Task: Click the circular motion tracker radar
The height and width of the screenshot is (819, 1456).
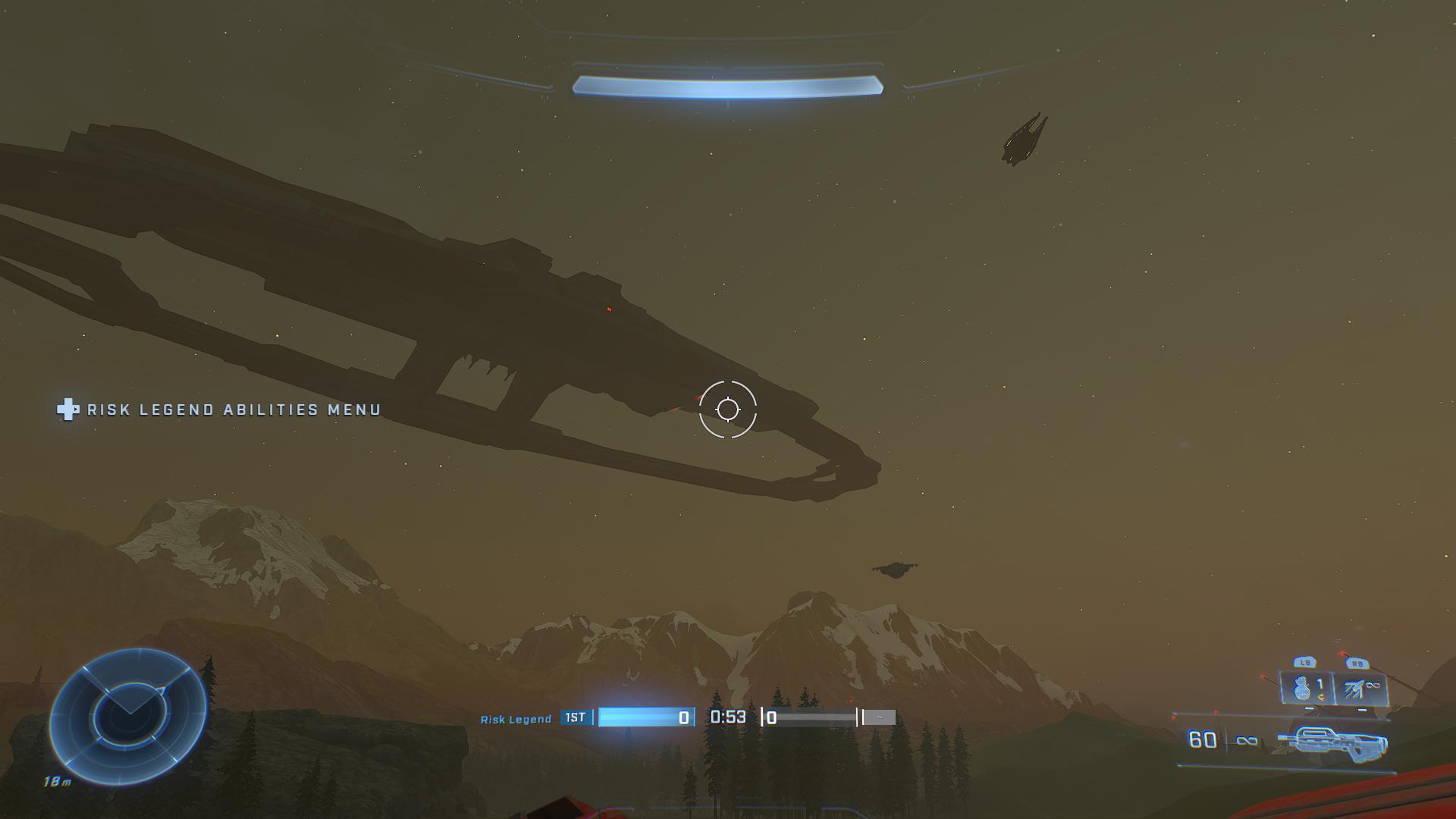Action: 127,716
